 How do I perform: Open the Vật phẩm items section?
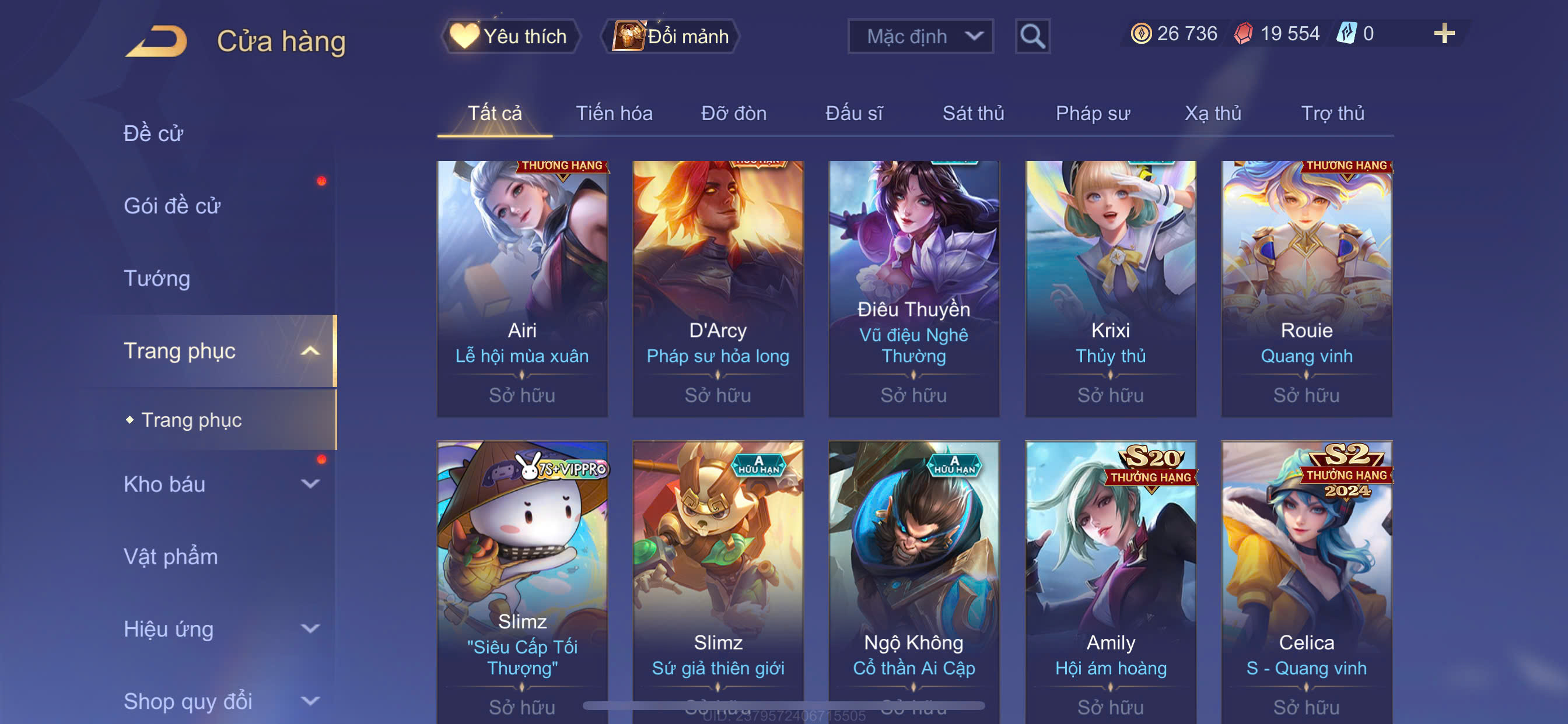tap(170, 556)
